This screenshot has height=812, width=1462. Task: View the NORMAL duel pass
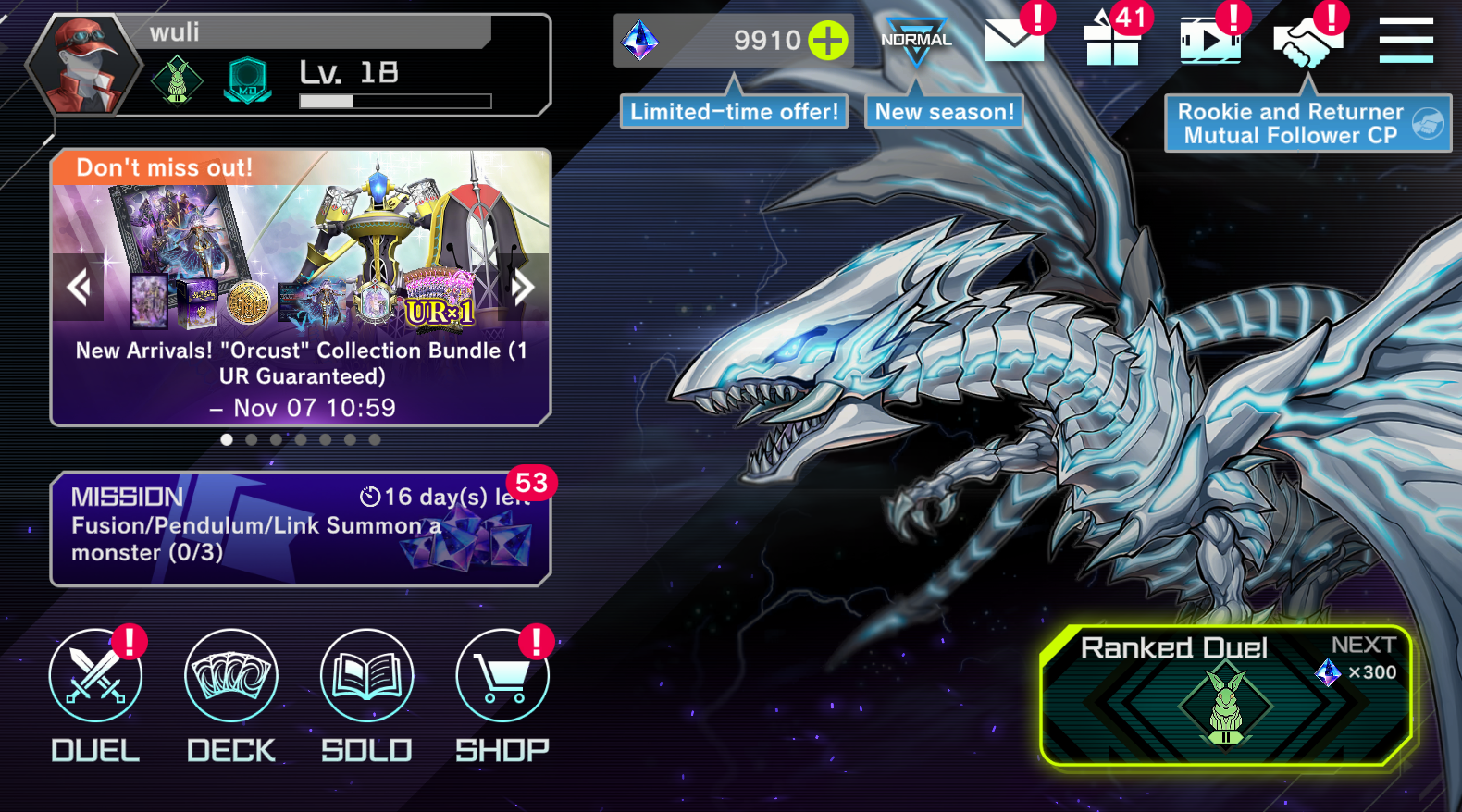(916, 41)
